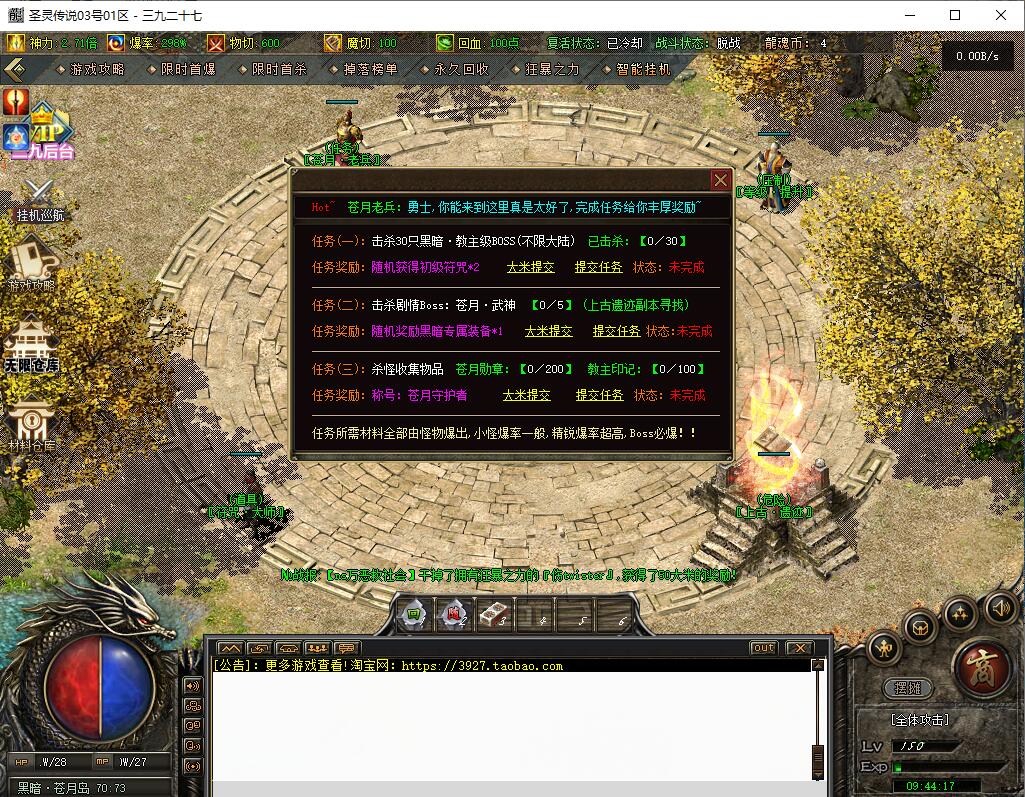The height and width of the screenshot is (797, 1025).
Task: Collapse the top menu bar arrow
Action: point(14,69)
